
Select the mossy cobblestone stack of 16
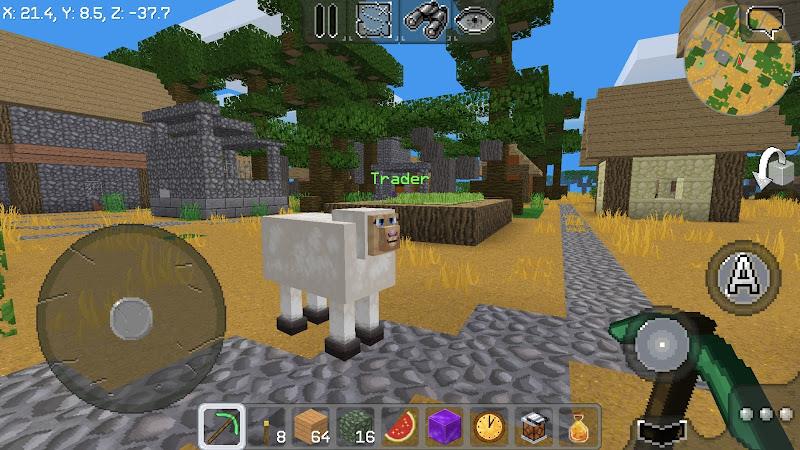coord(355,426)
